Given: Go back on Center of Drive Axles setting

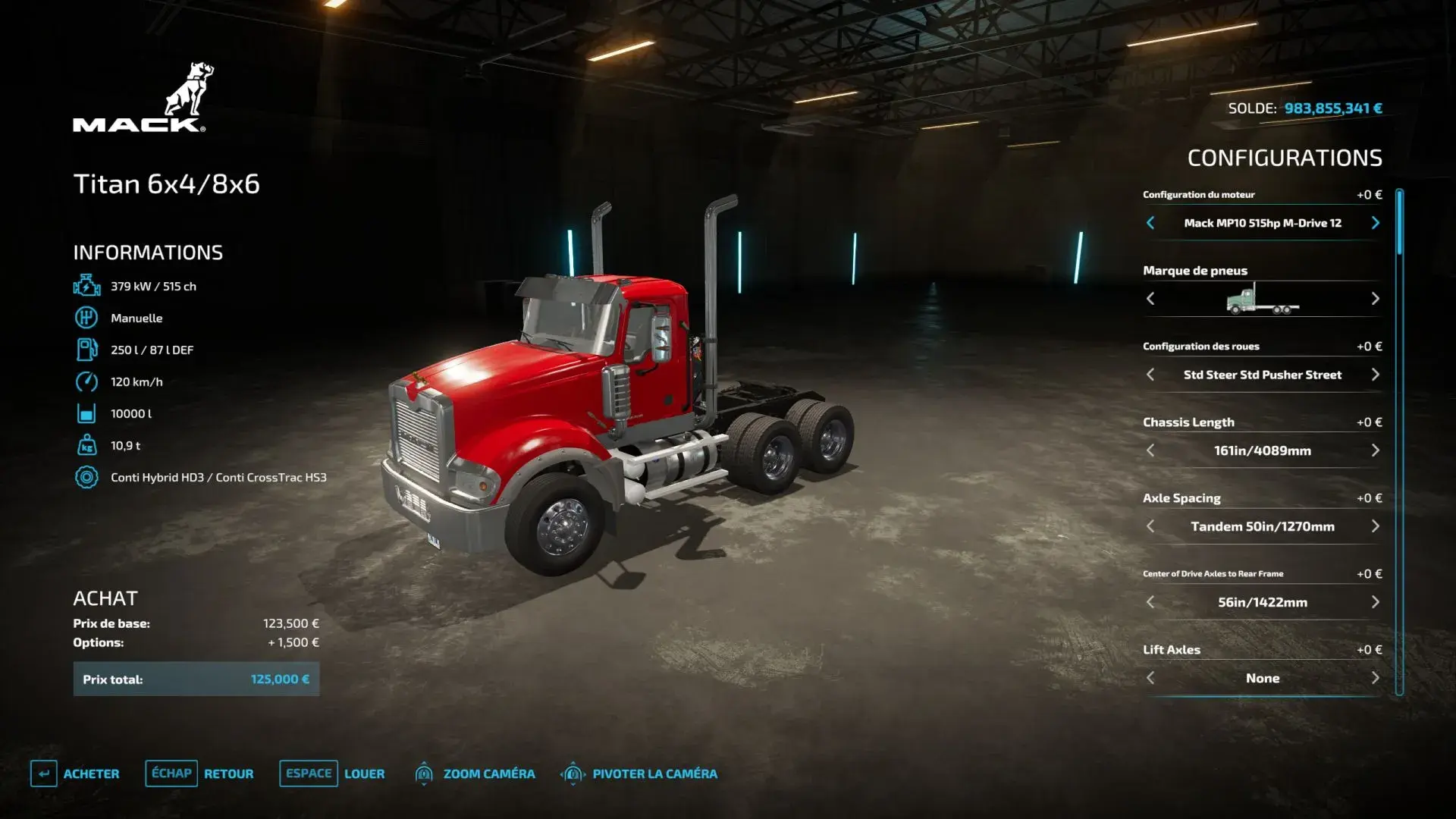Looking at the screenshot, I should (1150, 602).
